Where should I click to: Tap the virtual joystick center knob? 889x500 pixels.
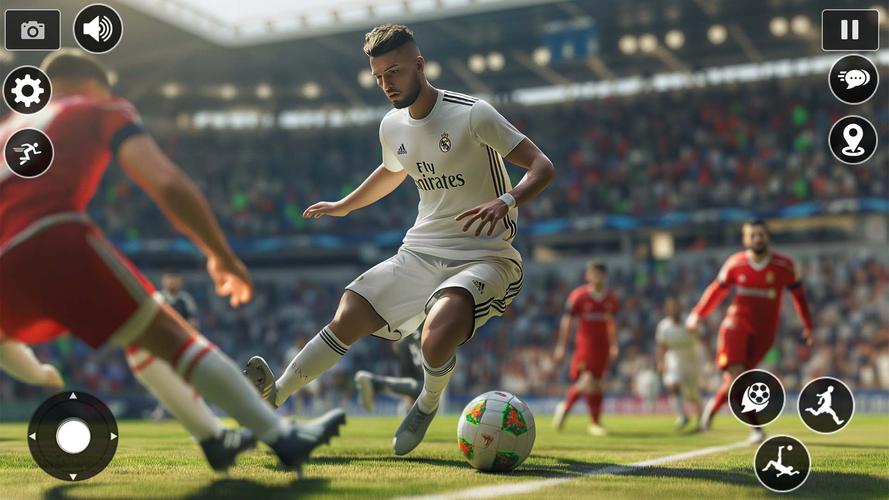(73, 436)
